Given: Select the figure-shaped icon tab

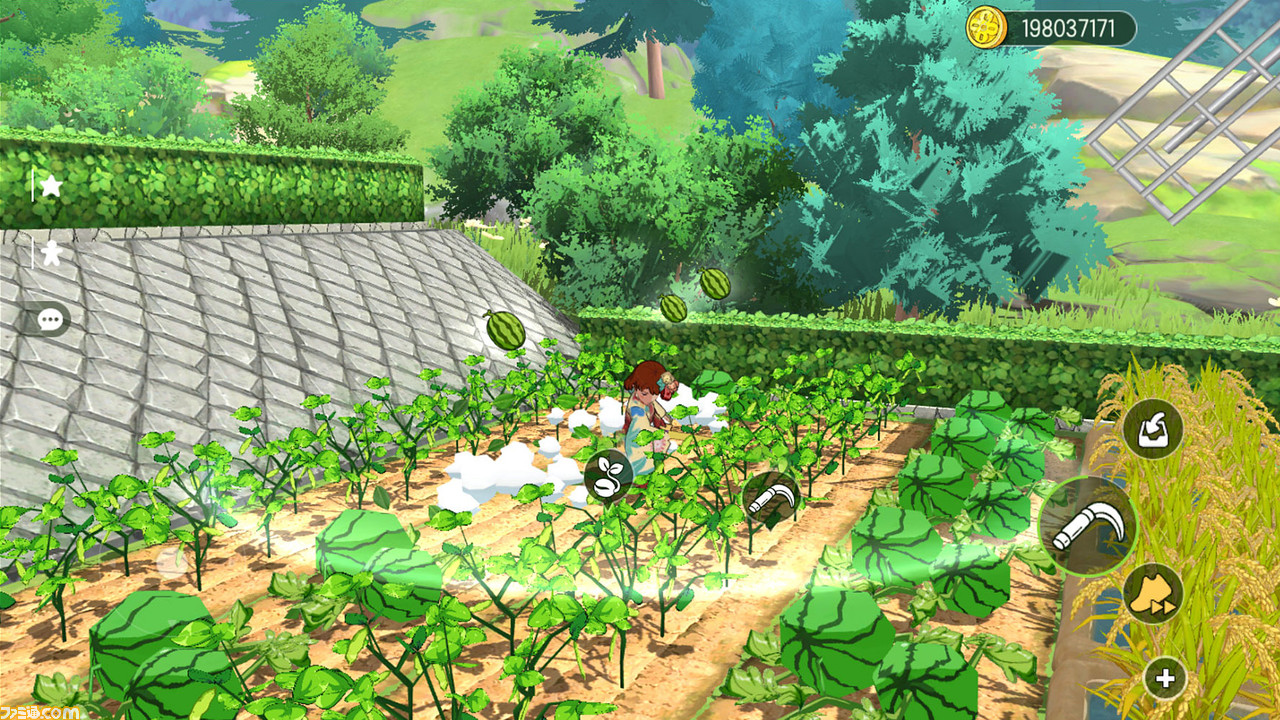Looking at the screenshot, I should (50, 253).
